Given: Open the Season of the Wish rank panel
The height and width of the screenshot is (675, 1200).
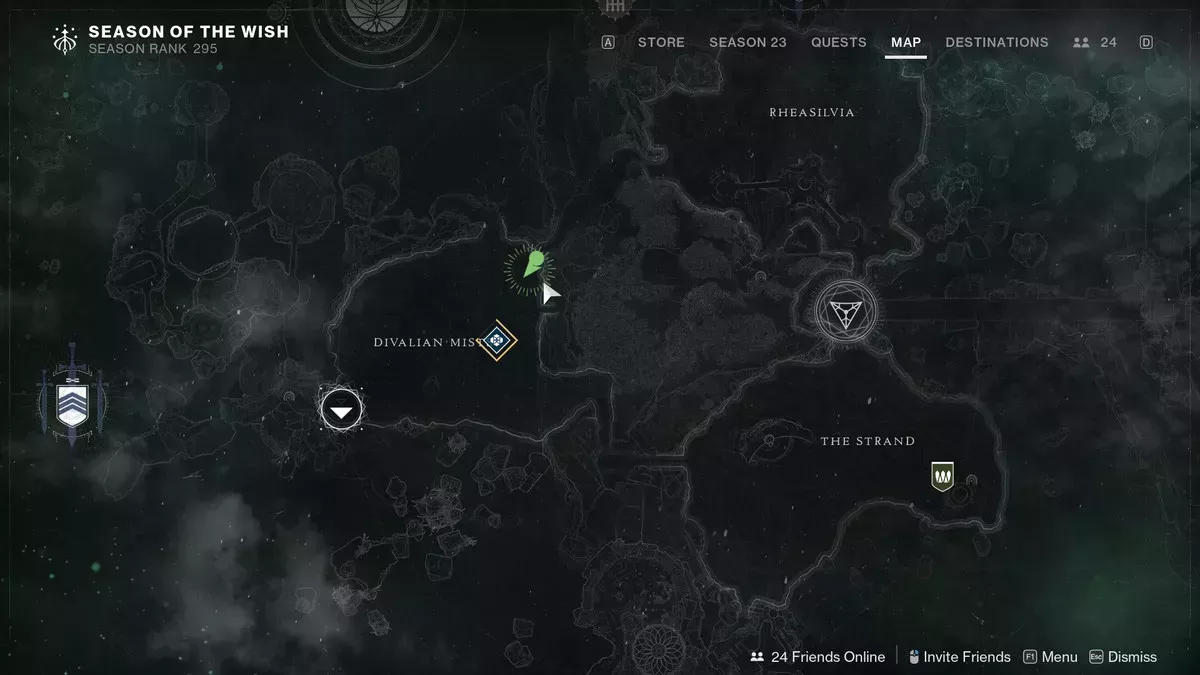Looking at the screenshot, I should pos(170,39).
